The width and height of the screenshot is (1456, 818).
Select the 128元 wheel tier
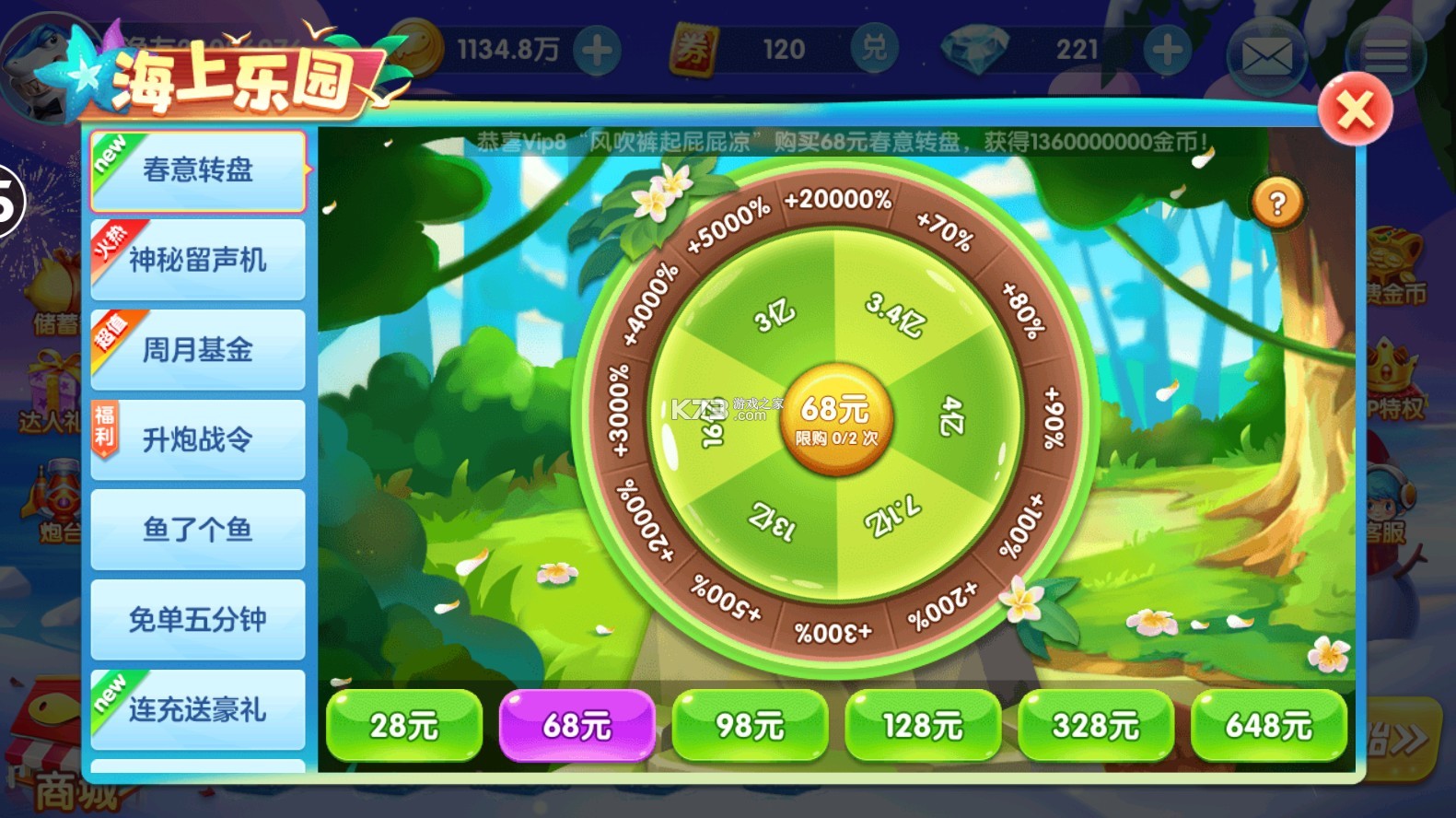tap(923, 726)
